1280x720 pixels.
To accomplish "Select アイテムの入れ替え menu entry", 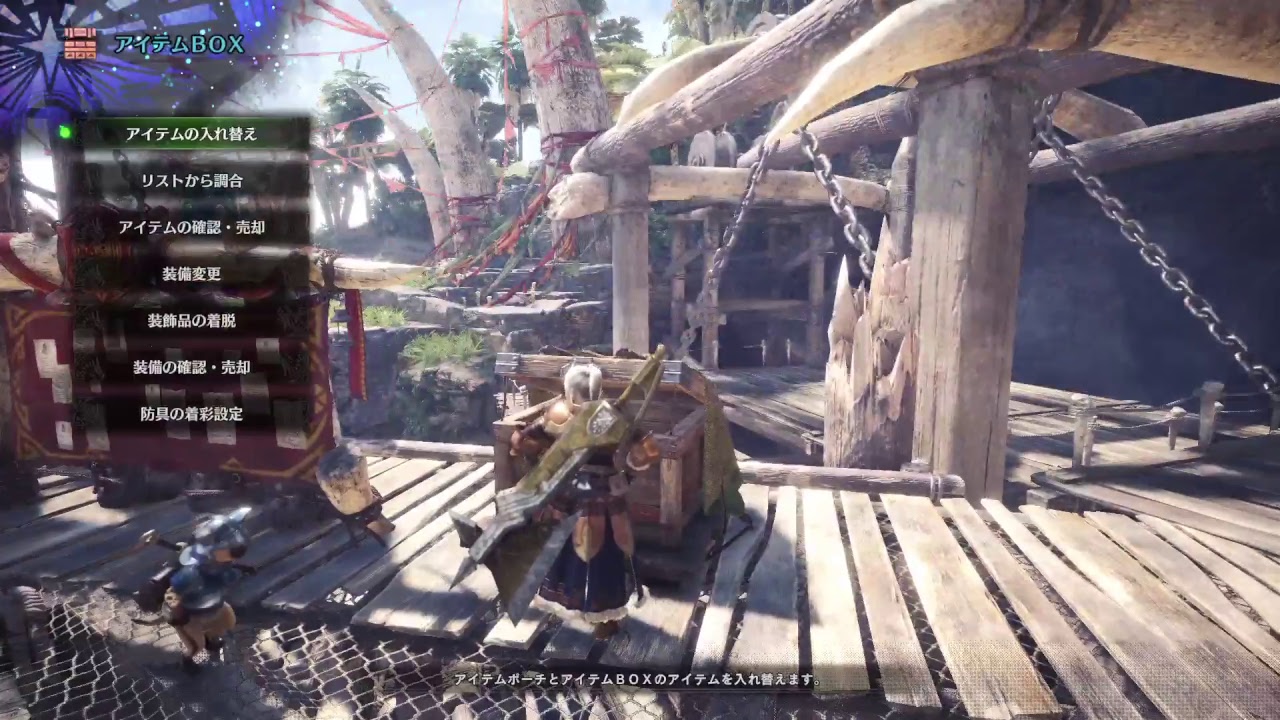I will pos(192,134).
